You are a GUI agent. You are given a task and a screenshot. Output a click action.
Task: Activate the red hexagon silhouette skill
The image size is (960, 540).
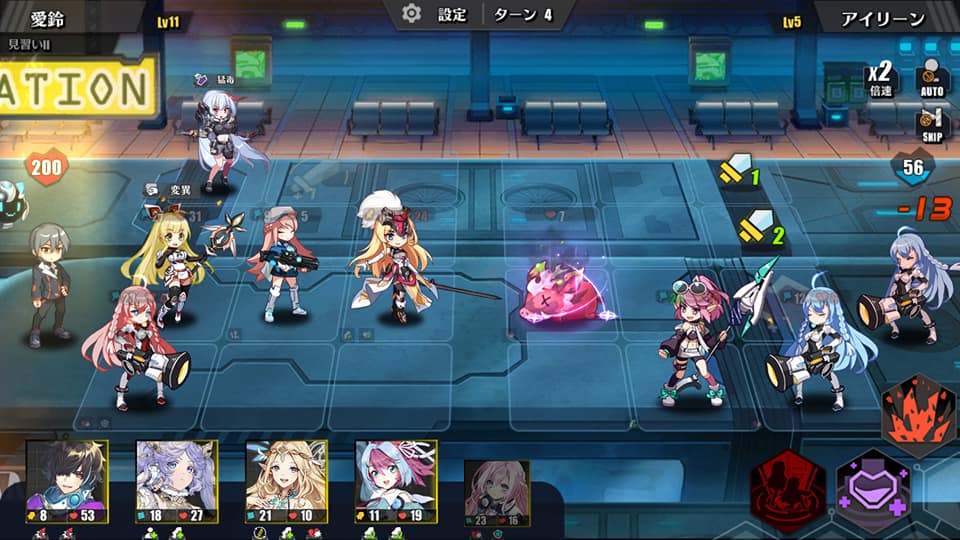tap(788, 490)
